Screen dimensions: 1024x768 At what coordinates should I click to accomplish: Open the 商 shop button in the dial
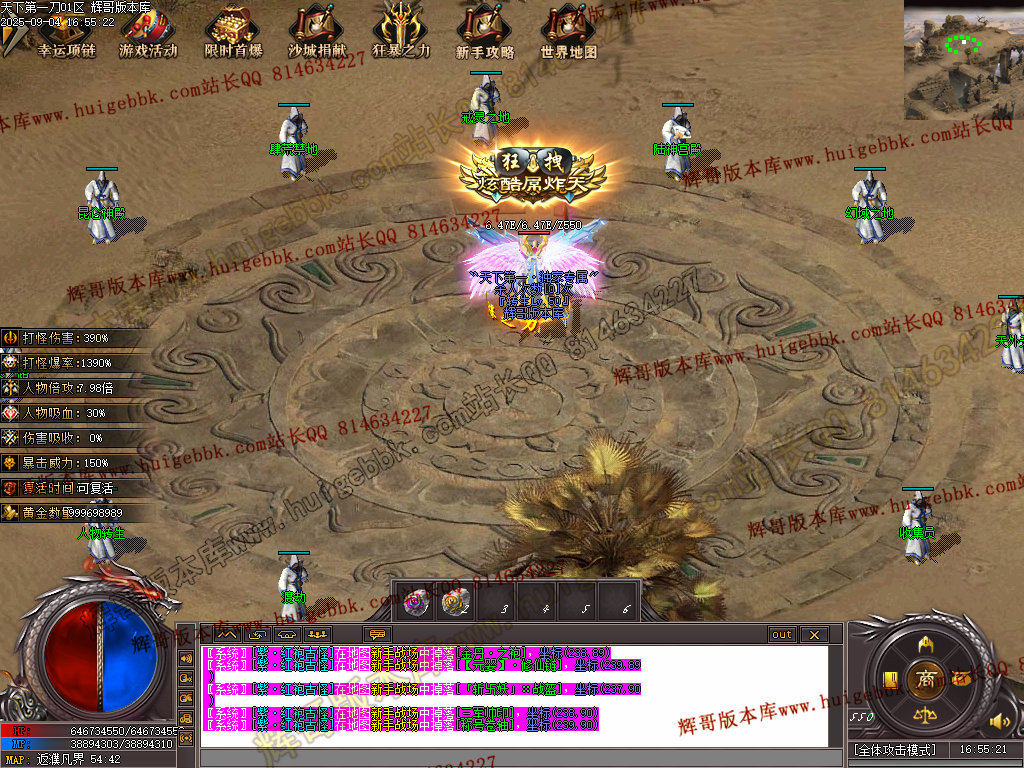[925, 679]
